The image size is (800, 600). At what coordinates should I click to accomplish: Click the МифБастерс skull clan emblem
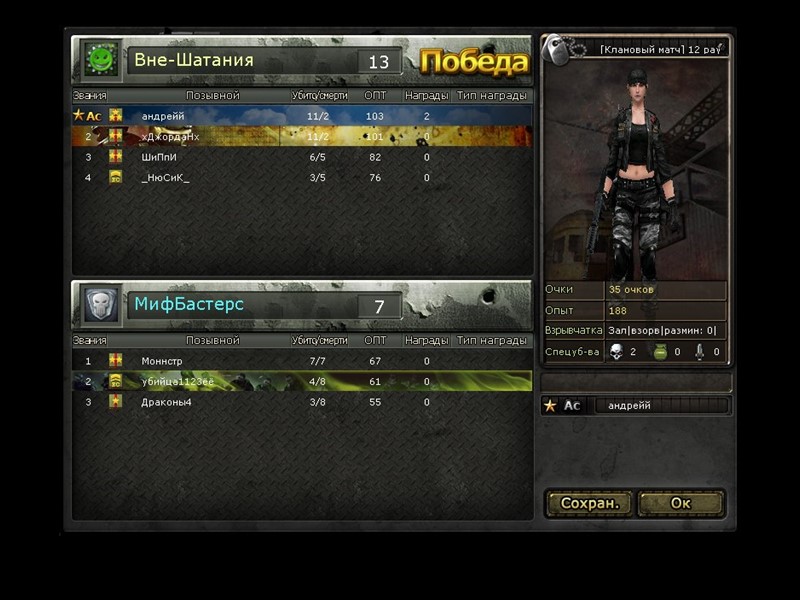[x=101, y=304]
